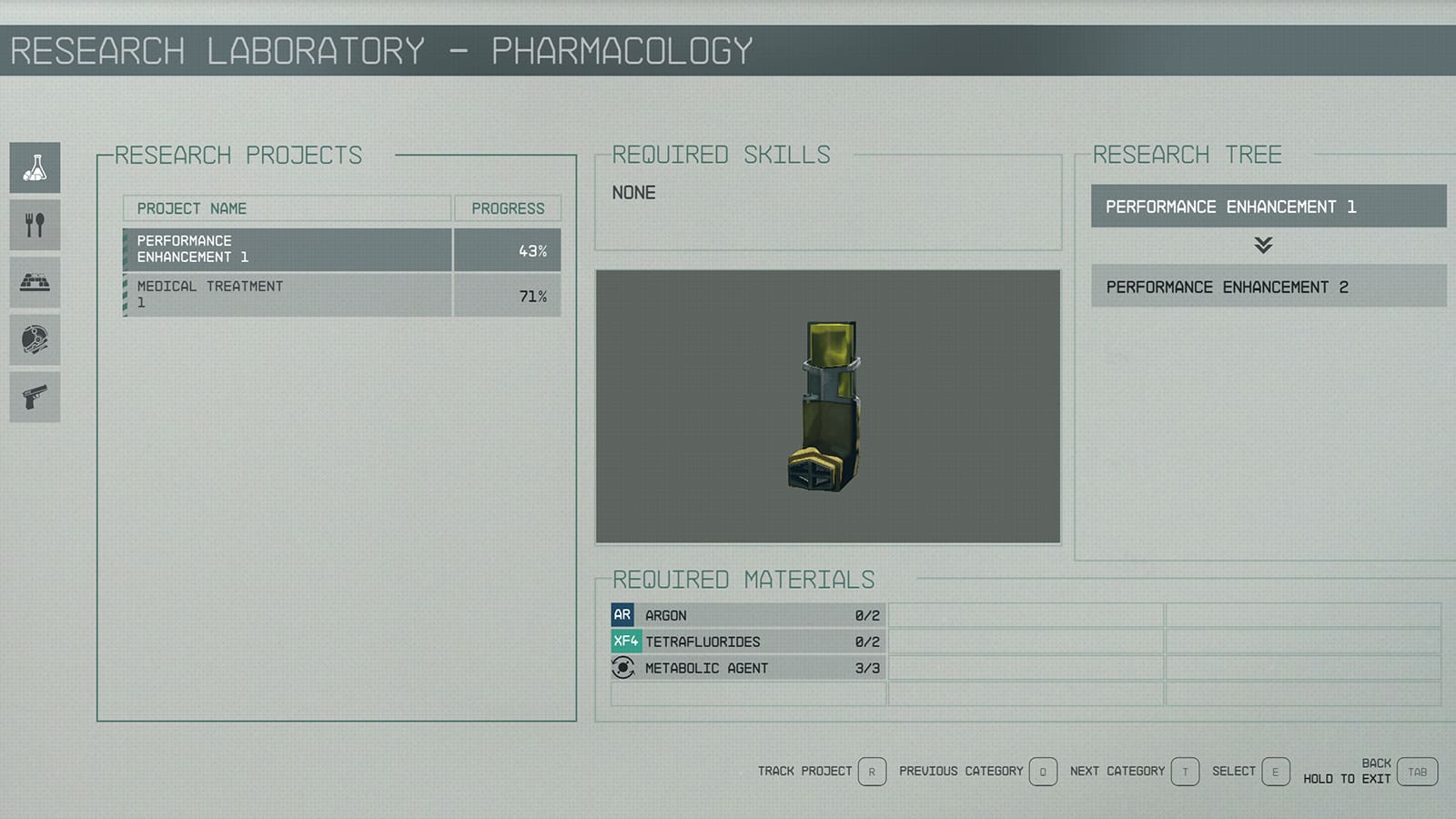Select the Performance Enhancement 1 project row

point(341,249)
